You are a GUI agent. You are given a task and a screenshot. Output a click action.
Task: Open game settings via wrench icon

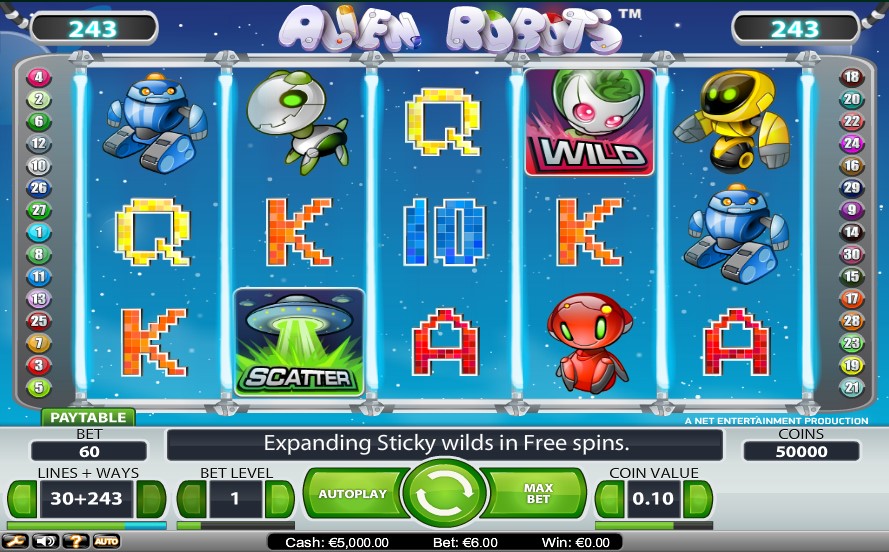tap(17, 541)
